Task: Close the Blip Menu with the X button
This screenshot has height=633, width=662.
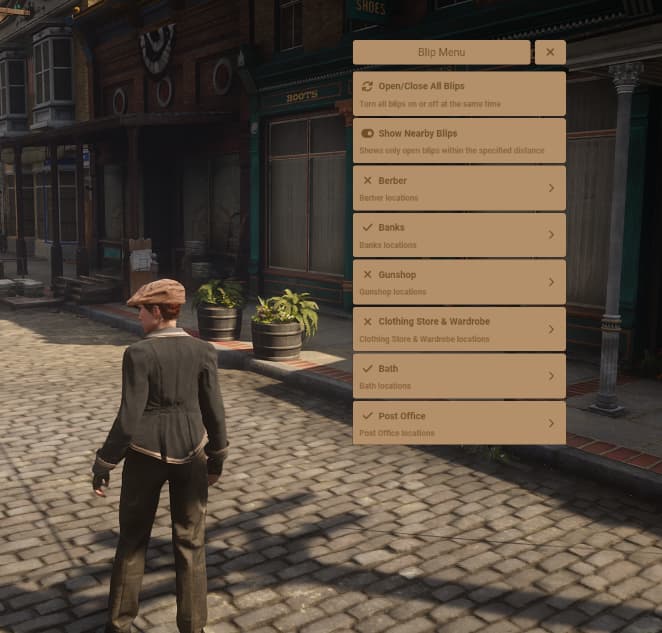Action: click(x=550, y=52)
